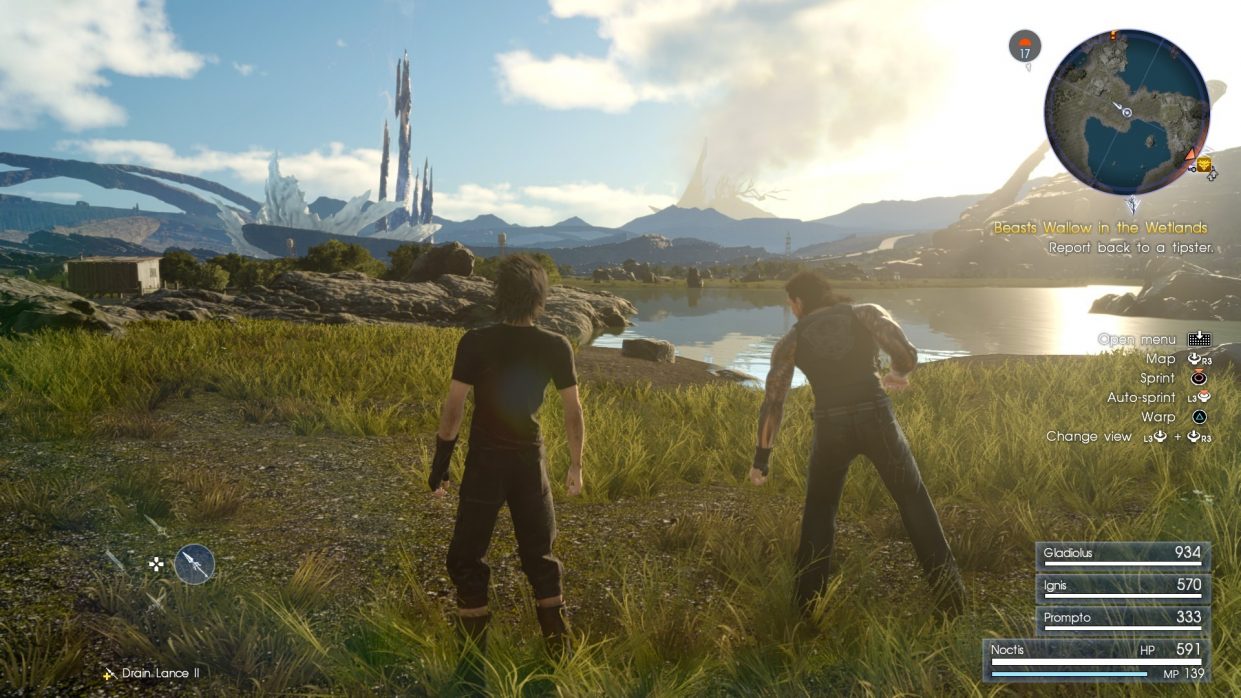Click the yellow hunt marker on the minimap edge
The height and width of the screenshot is (698, 1241).
1204,164
